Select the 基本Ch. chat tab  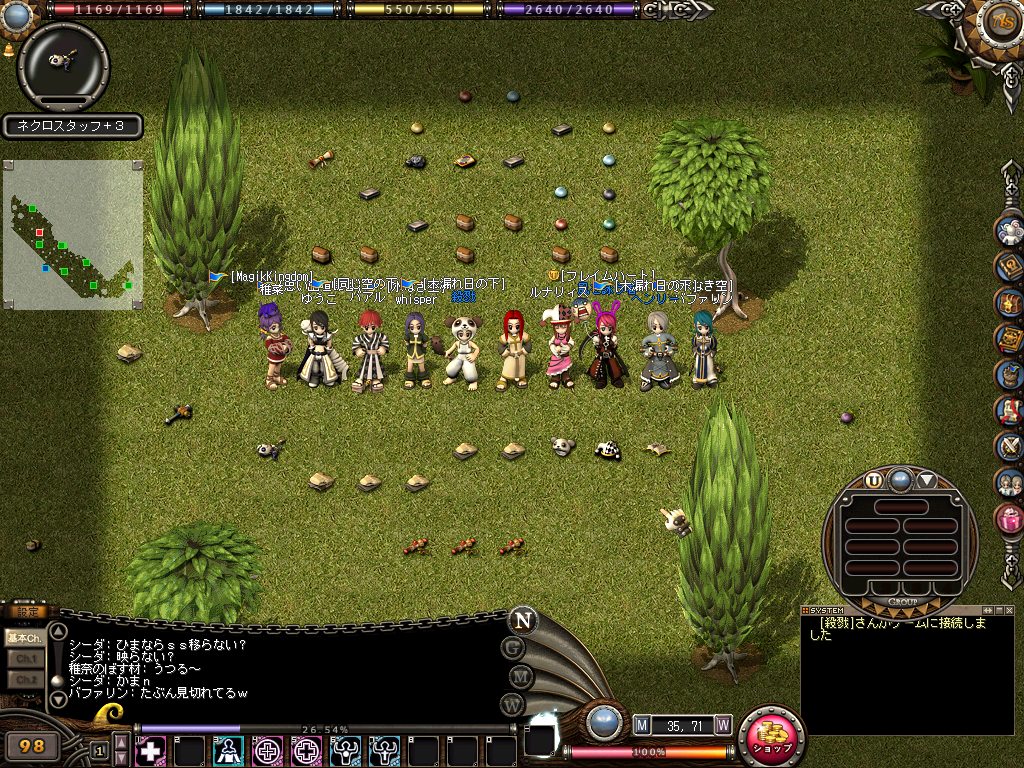[22, 637]
